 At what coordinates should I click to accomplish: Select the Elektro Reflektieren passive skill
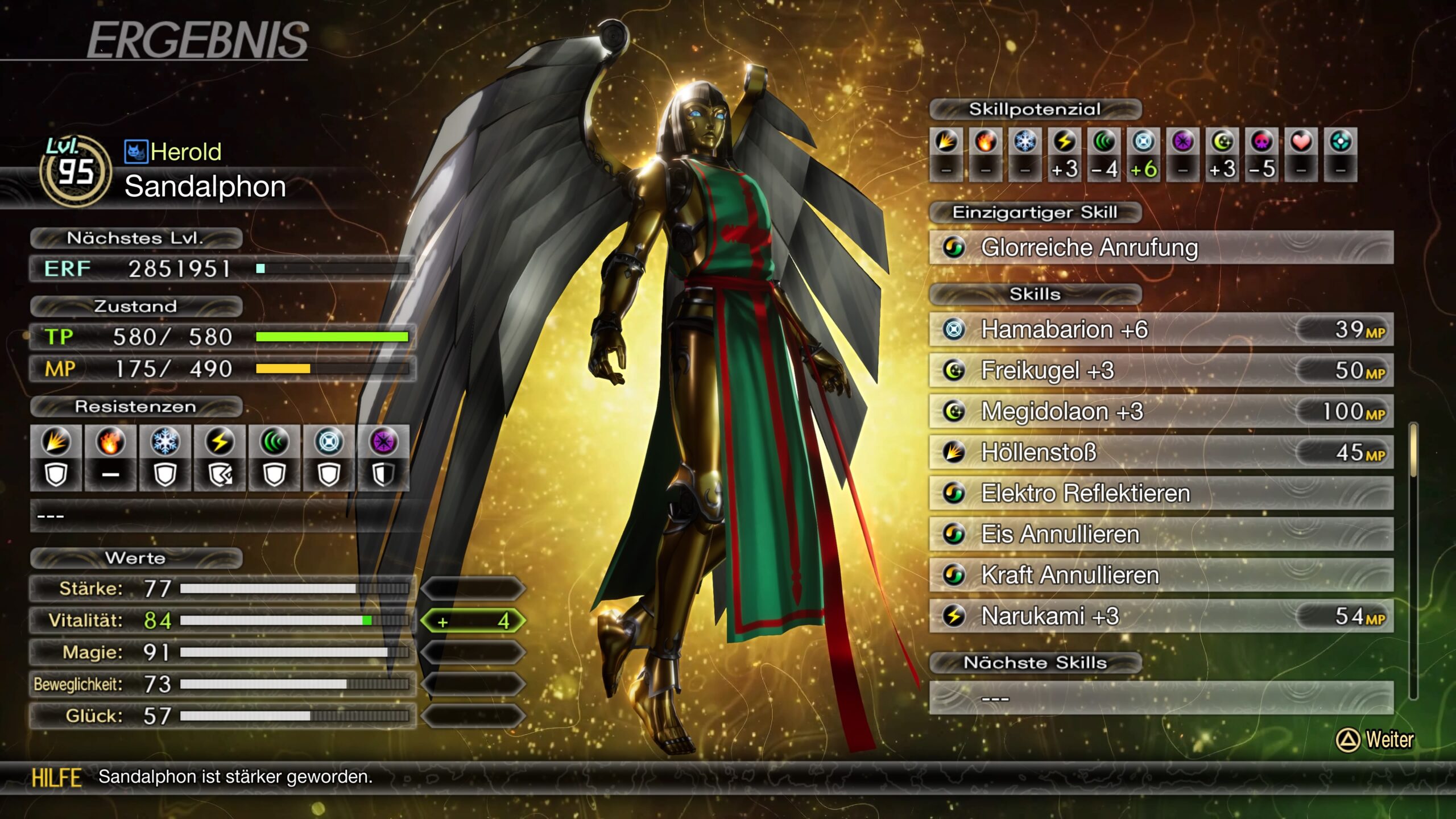coord(1160,493)
